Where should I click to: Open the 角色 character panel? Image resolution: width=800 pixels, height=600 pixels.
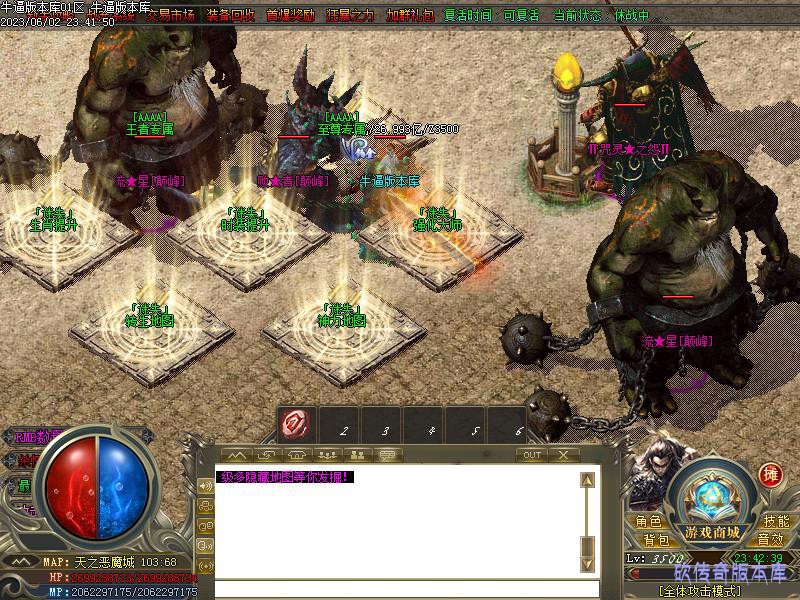(x=648, y=522)
